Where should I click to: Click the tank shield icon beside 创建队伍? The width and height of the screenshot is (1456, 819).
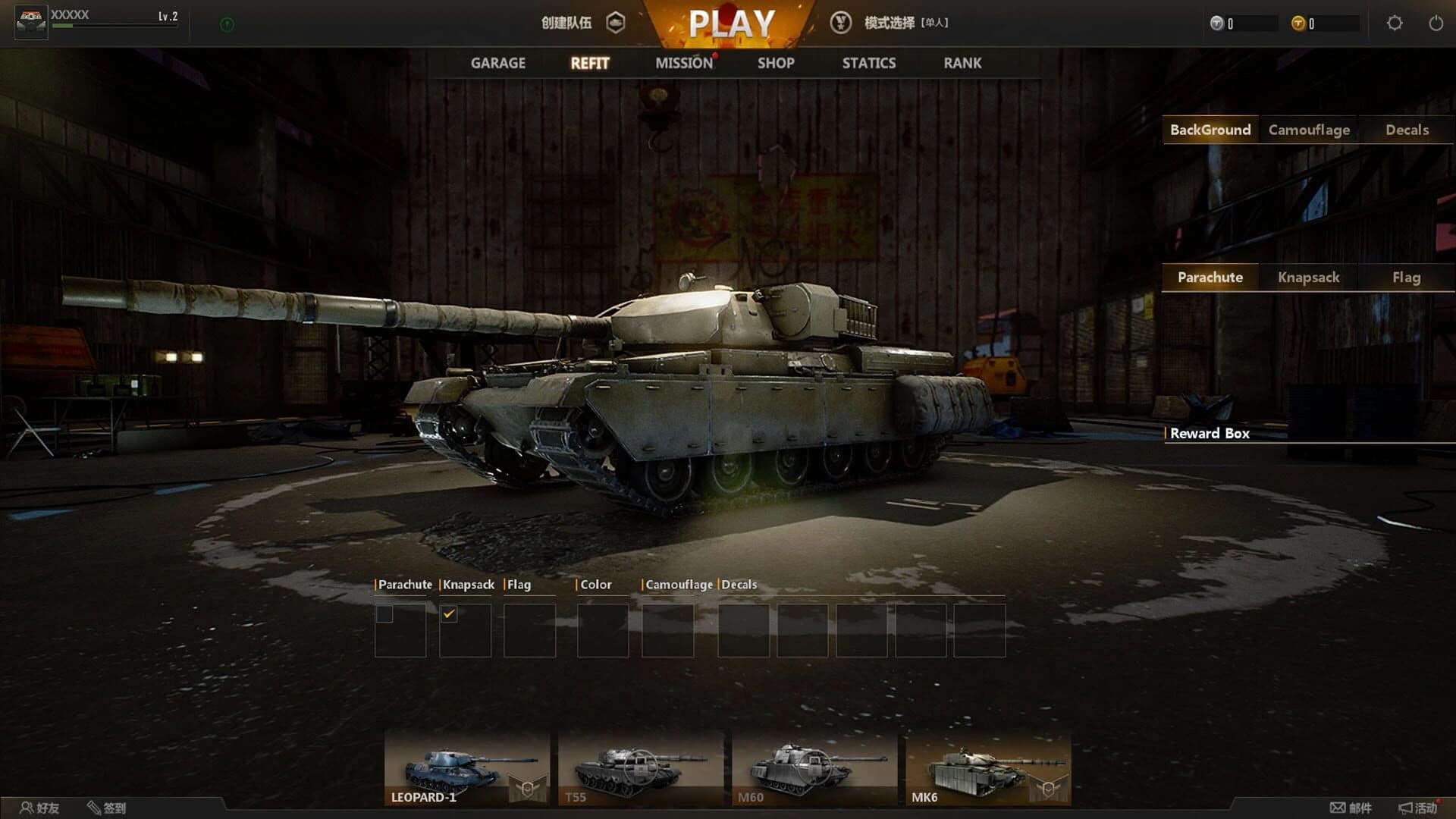tap(617, 24)
